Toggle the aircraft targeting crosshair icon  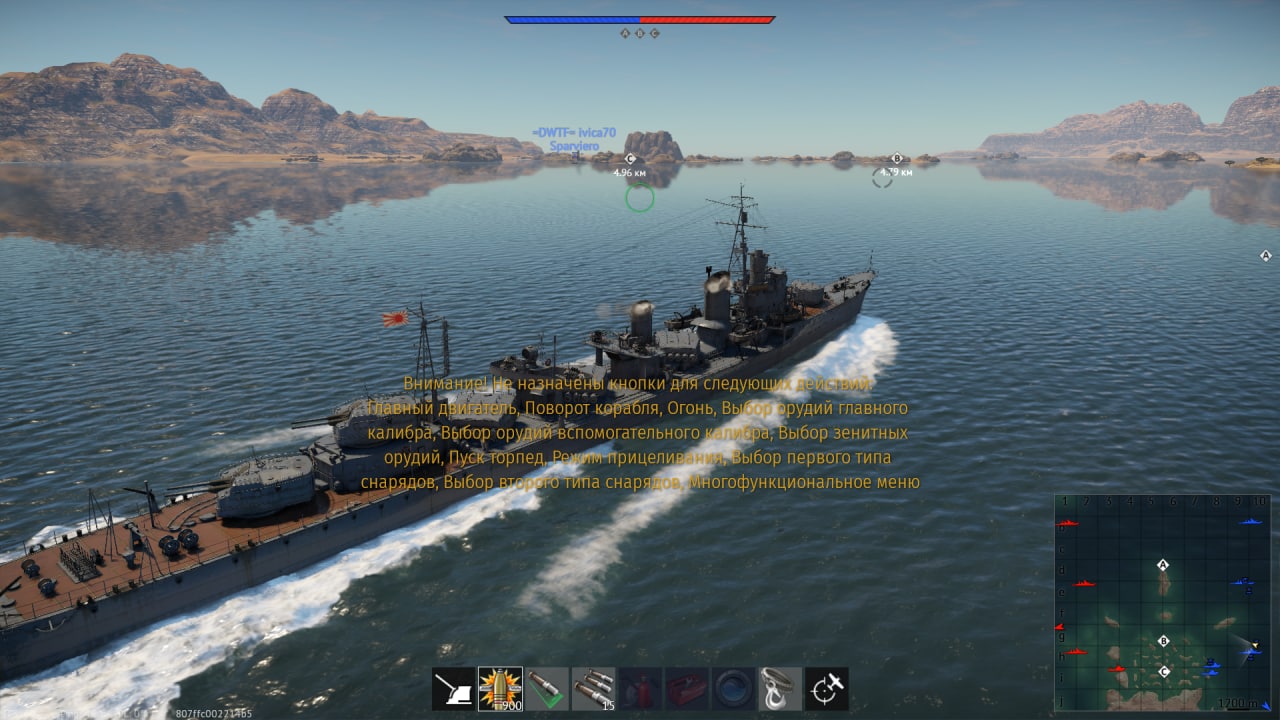click(x=827, y=689)
